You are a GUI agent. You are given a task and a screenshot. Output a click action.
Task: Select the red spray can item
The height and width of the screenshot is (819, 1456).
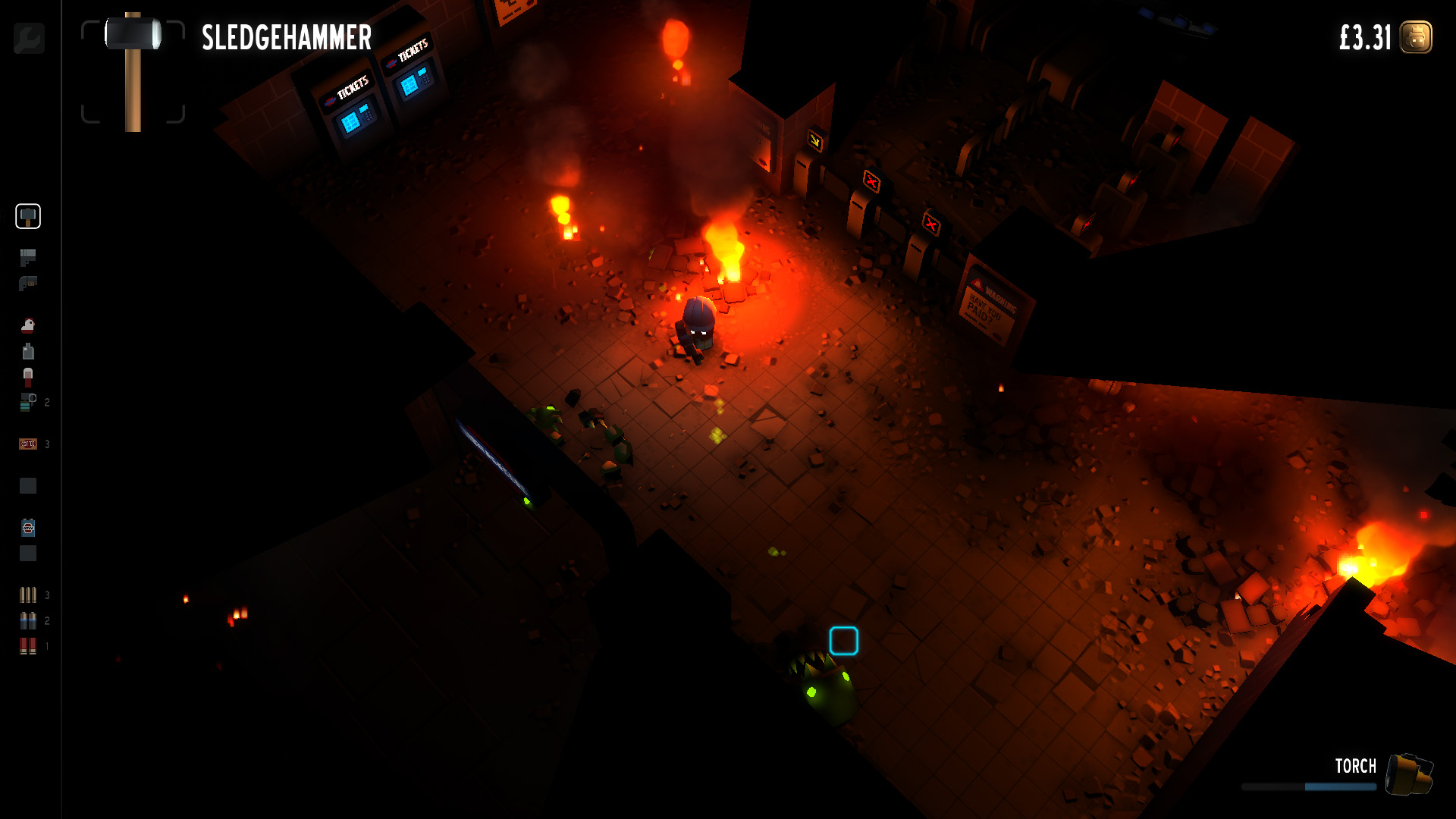[28, 377]
